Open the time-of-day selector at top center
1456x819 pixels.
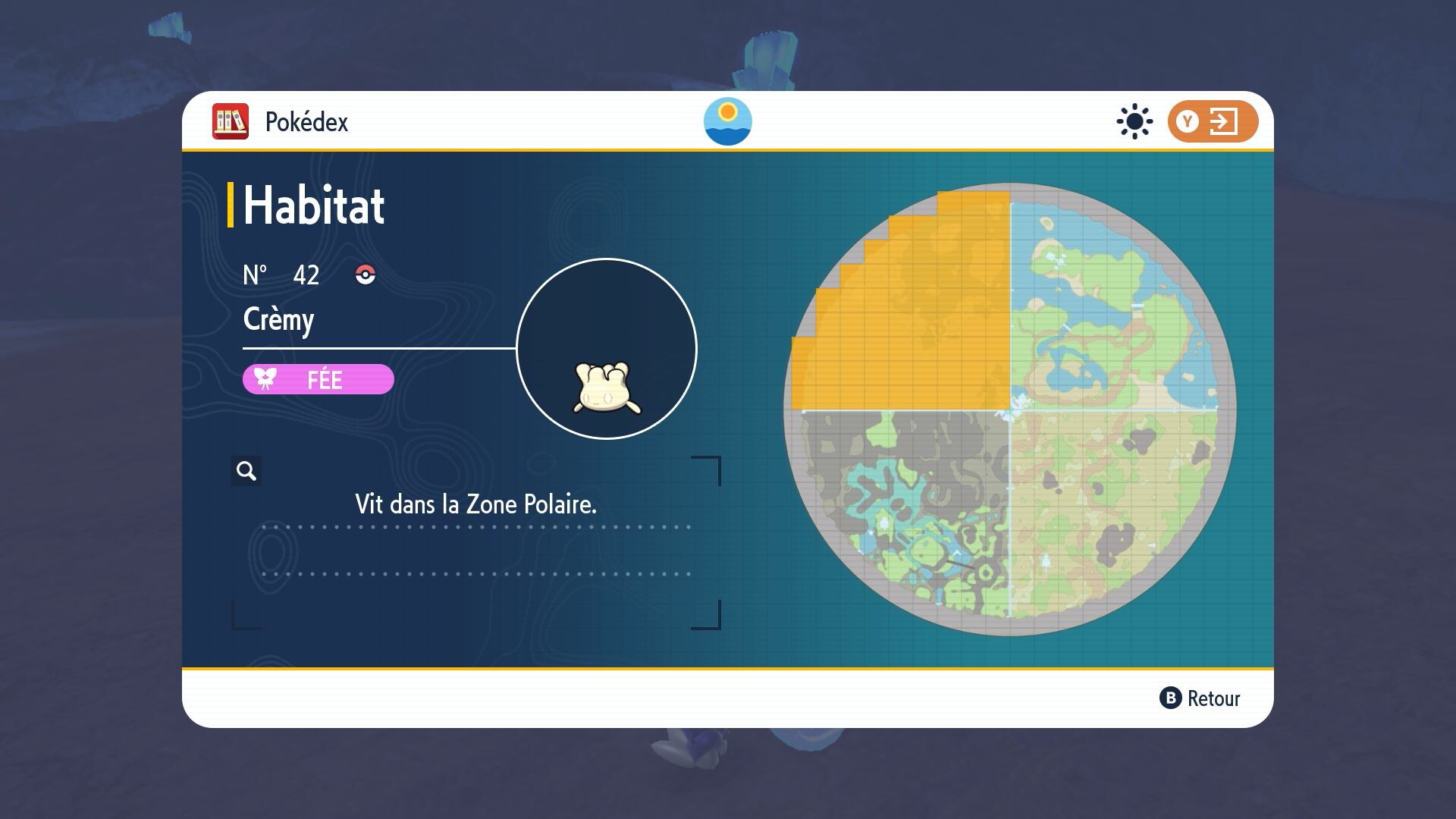[729, 122]
